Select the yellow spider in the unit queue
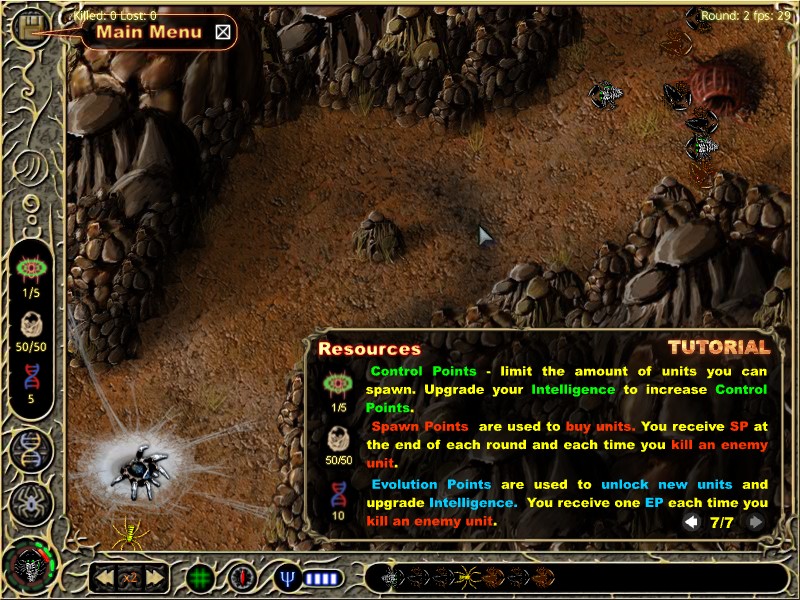This screenshot has width=800, height=600. [466, 577]
